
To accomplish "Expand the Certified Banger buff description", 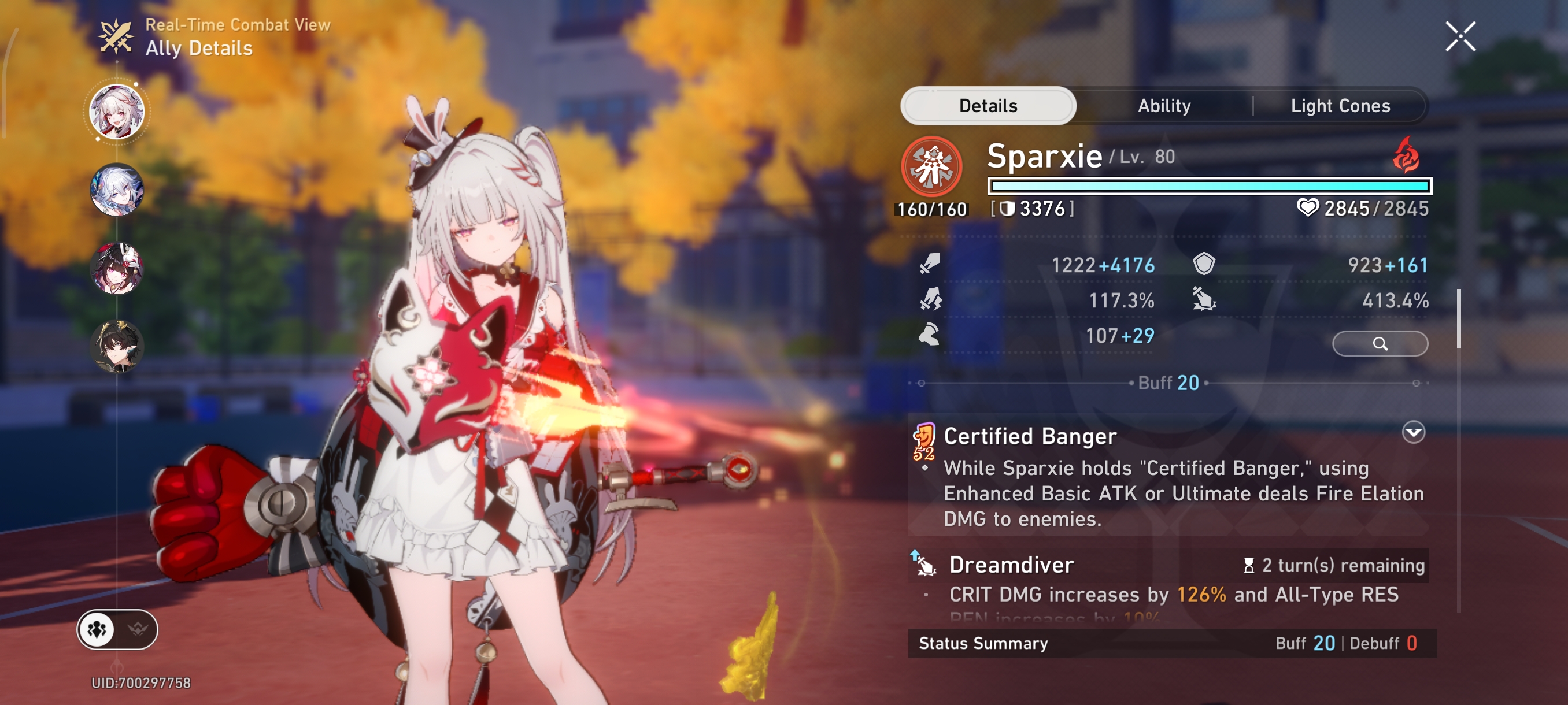I will pyautogui.click(x=1413, y=432).
